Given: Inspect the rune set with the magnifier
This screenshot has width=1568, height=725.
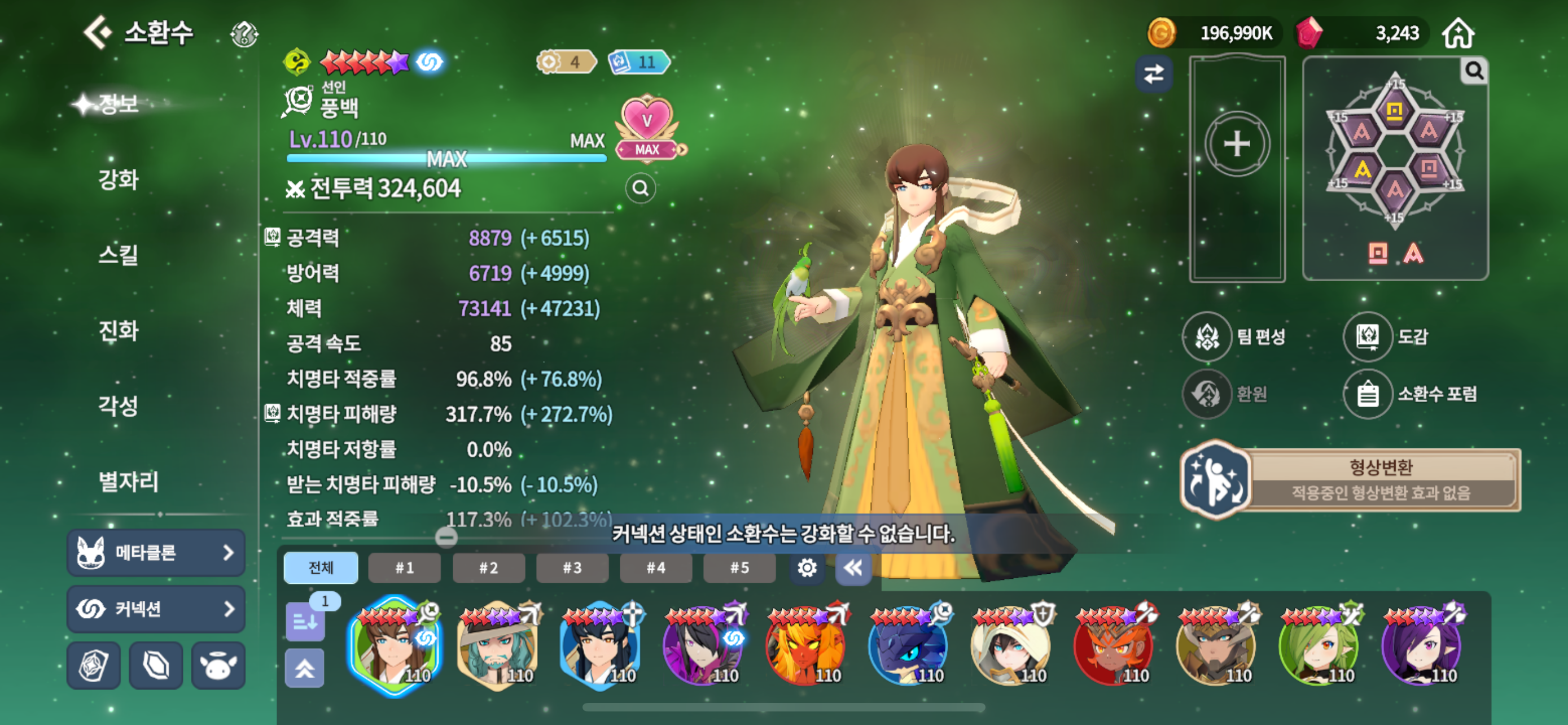Looking at the screenshot, I should click(x=1474, y=71).
